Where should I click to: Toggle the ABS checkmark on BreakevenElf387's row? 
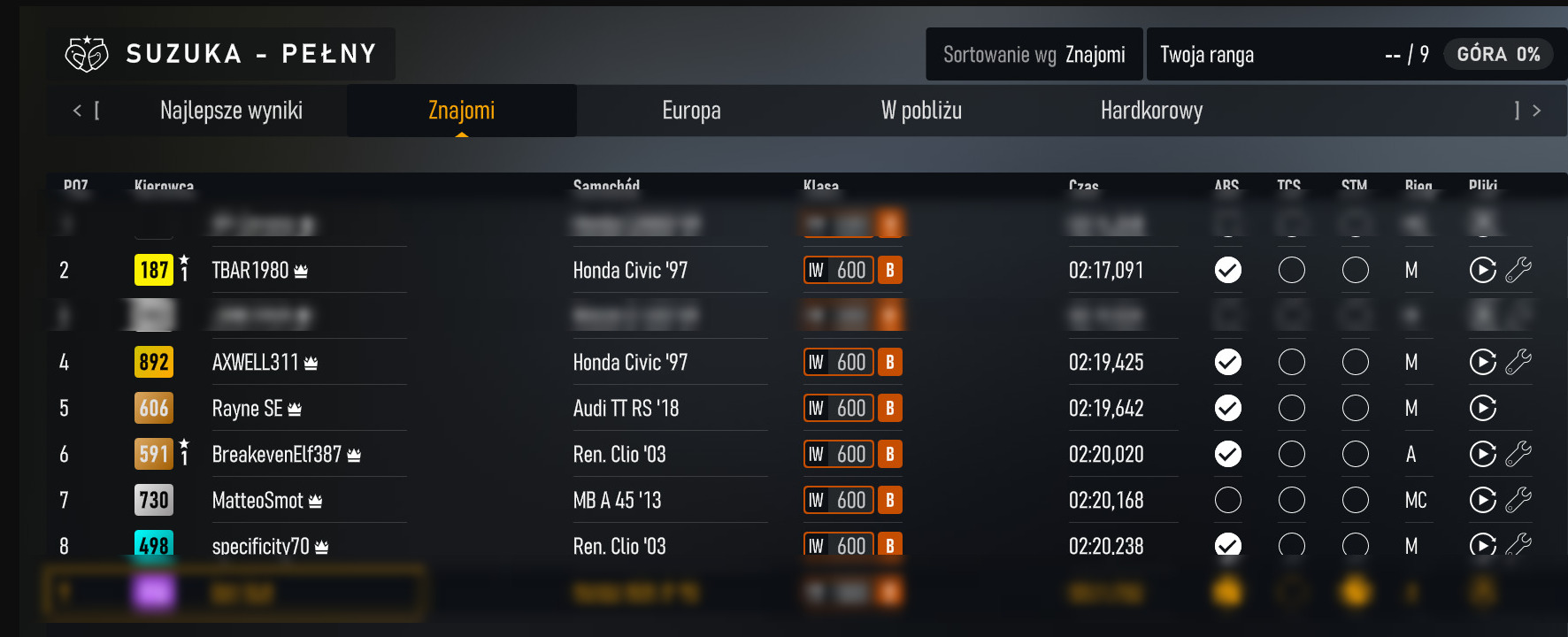pos(1227,454)
